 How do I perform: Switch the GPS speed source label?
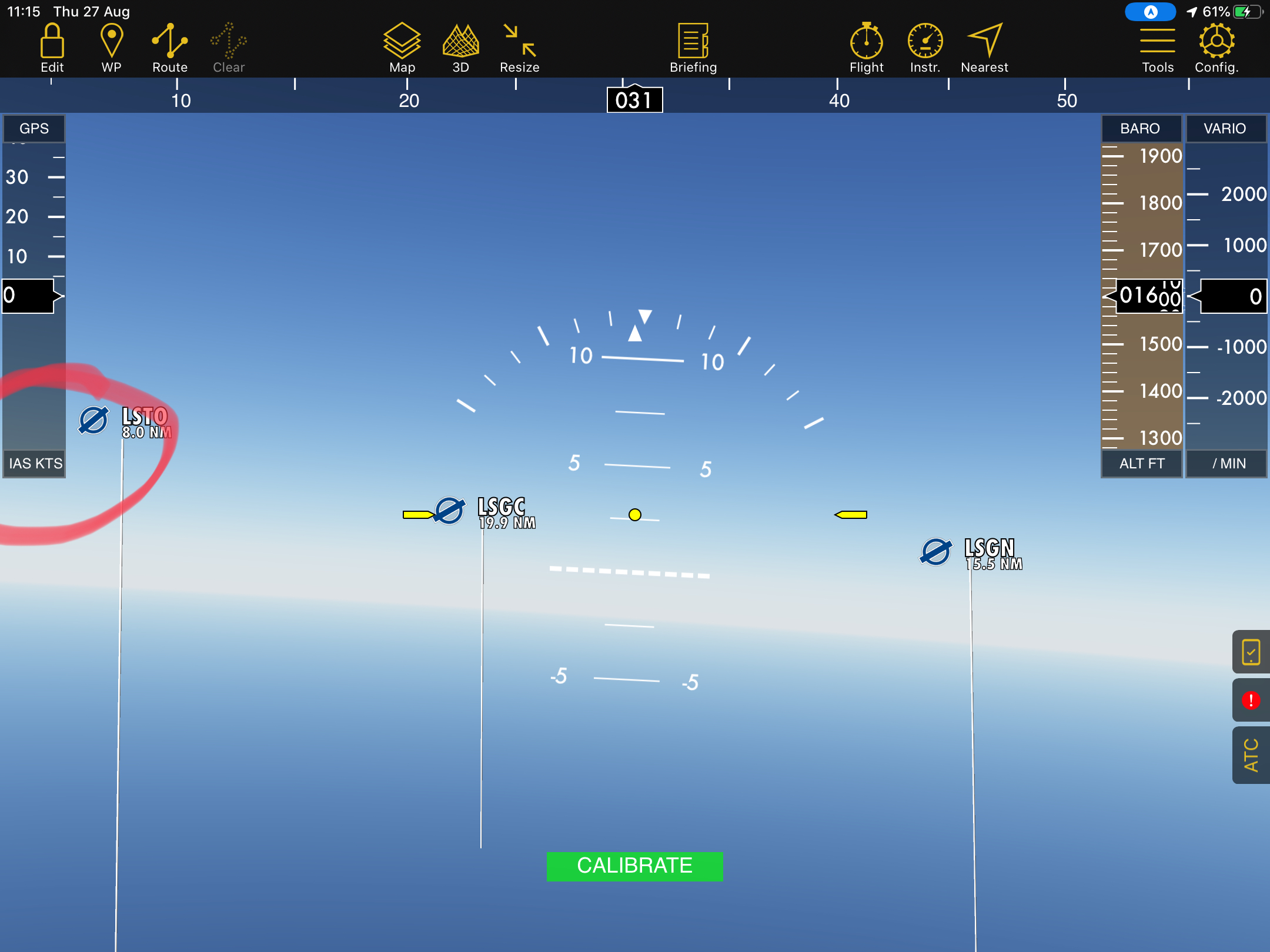[x=34, y=129]
